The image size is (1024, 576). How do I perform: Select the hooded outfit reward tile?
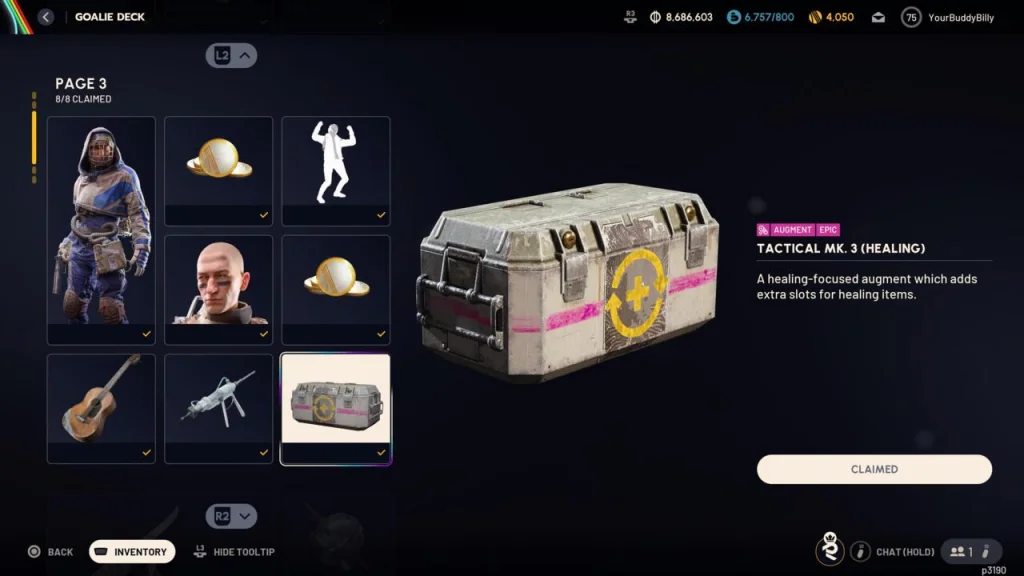(x=101, y=230)
